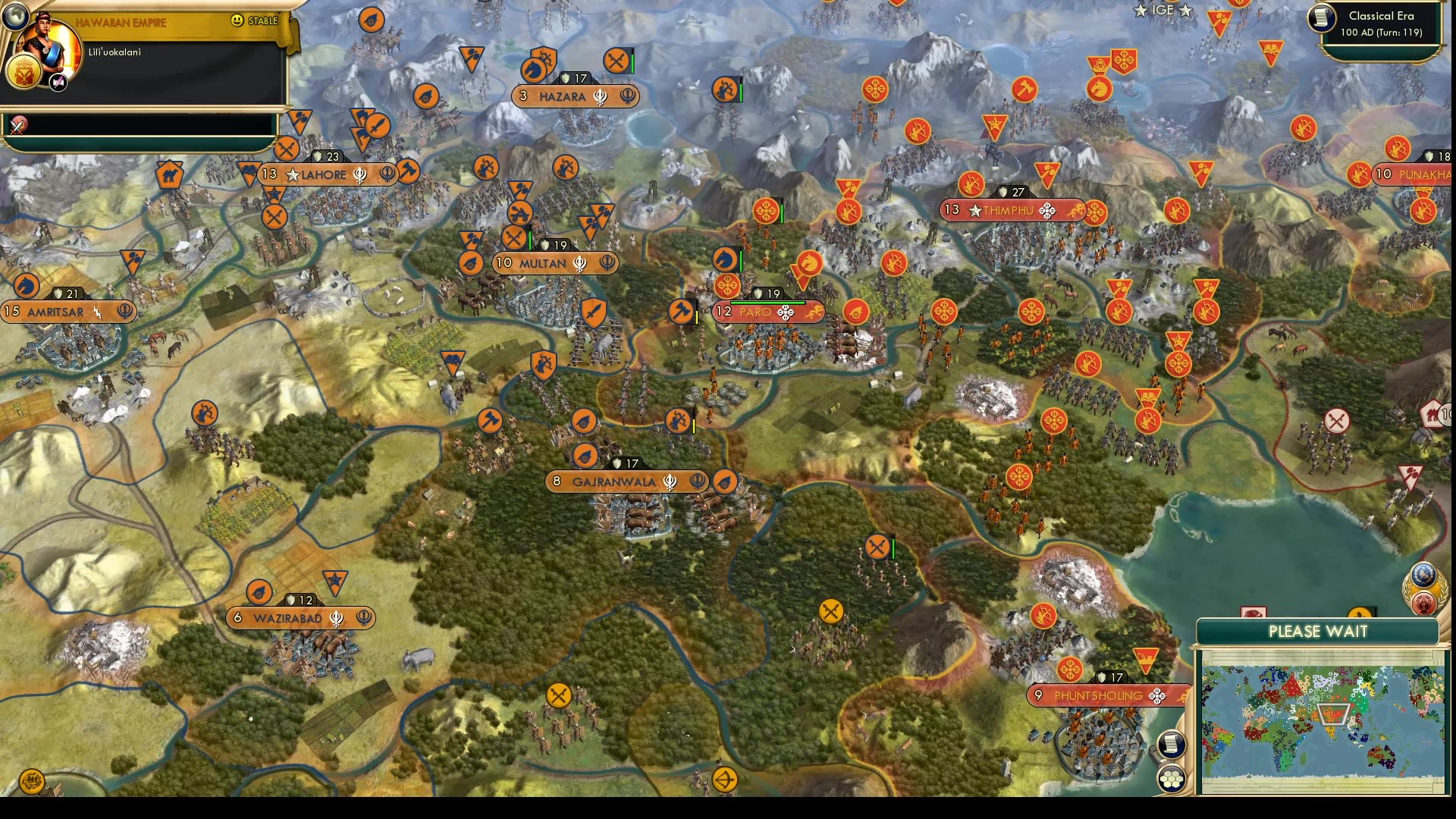Select the red eagle notification above the minimap

pos(1254,611)
